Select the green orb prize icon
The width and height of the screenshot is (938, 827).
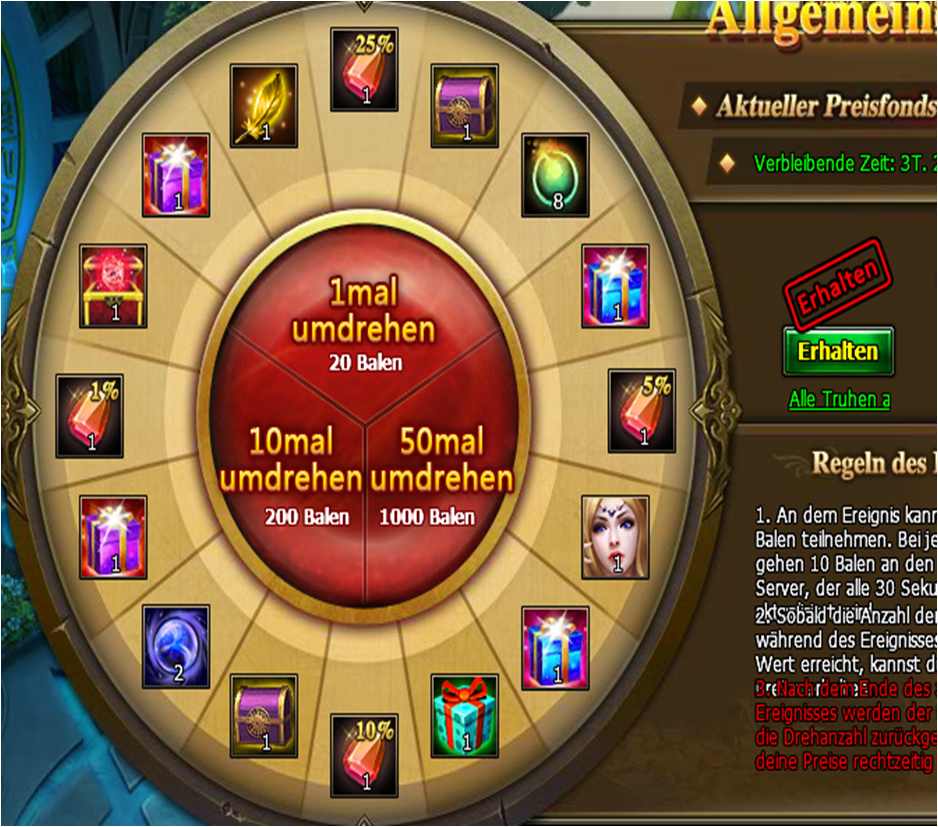555,176
